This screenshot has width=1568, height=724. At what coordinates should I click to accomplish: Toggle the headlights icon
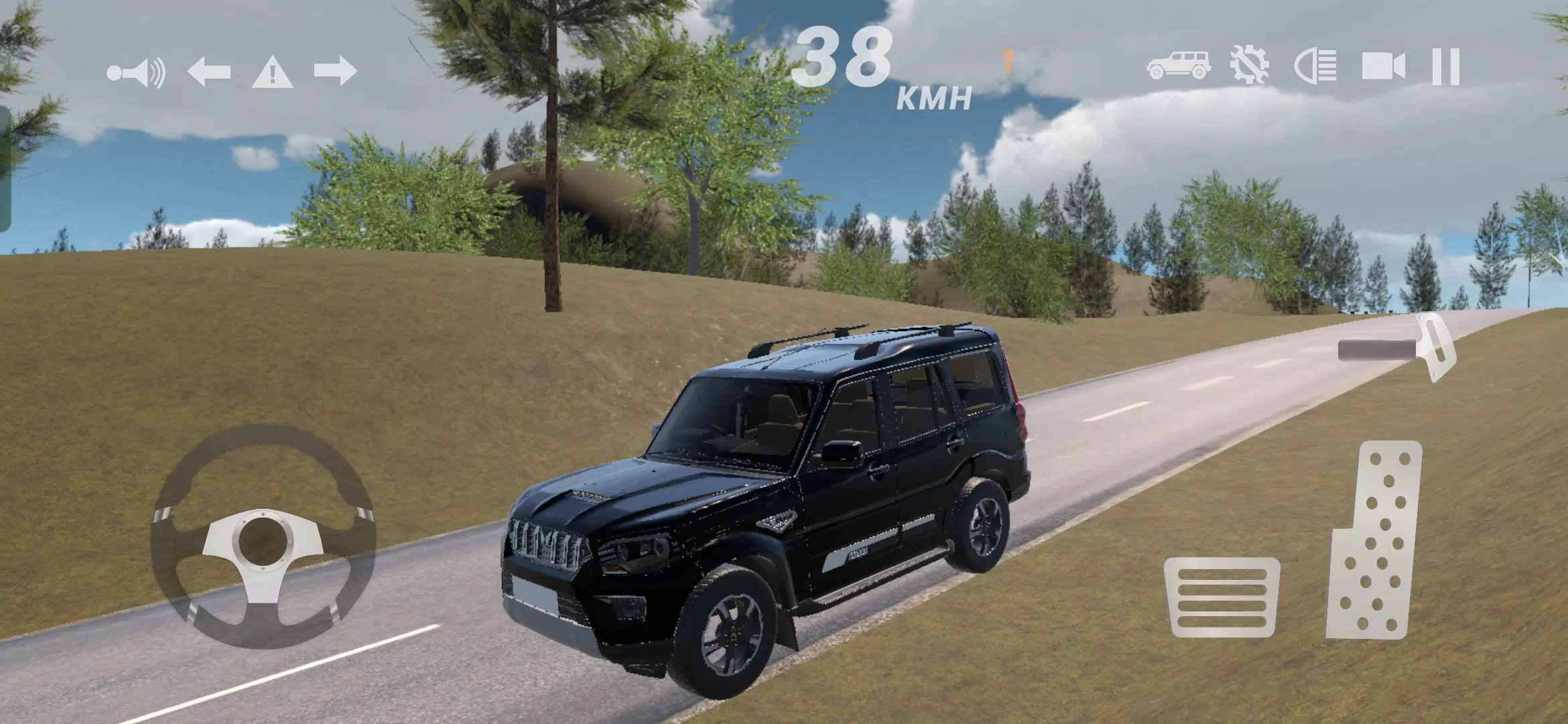[1315, 67]
